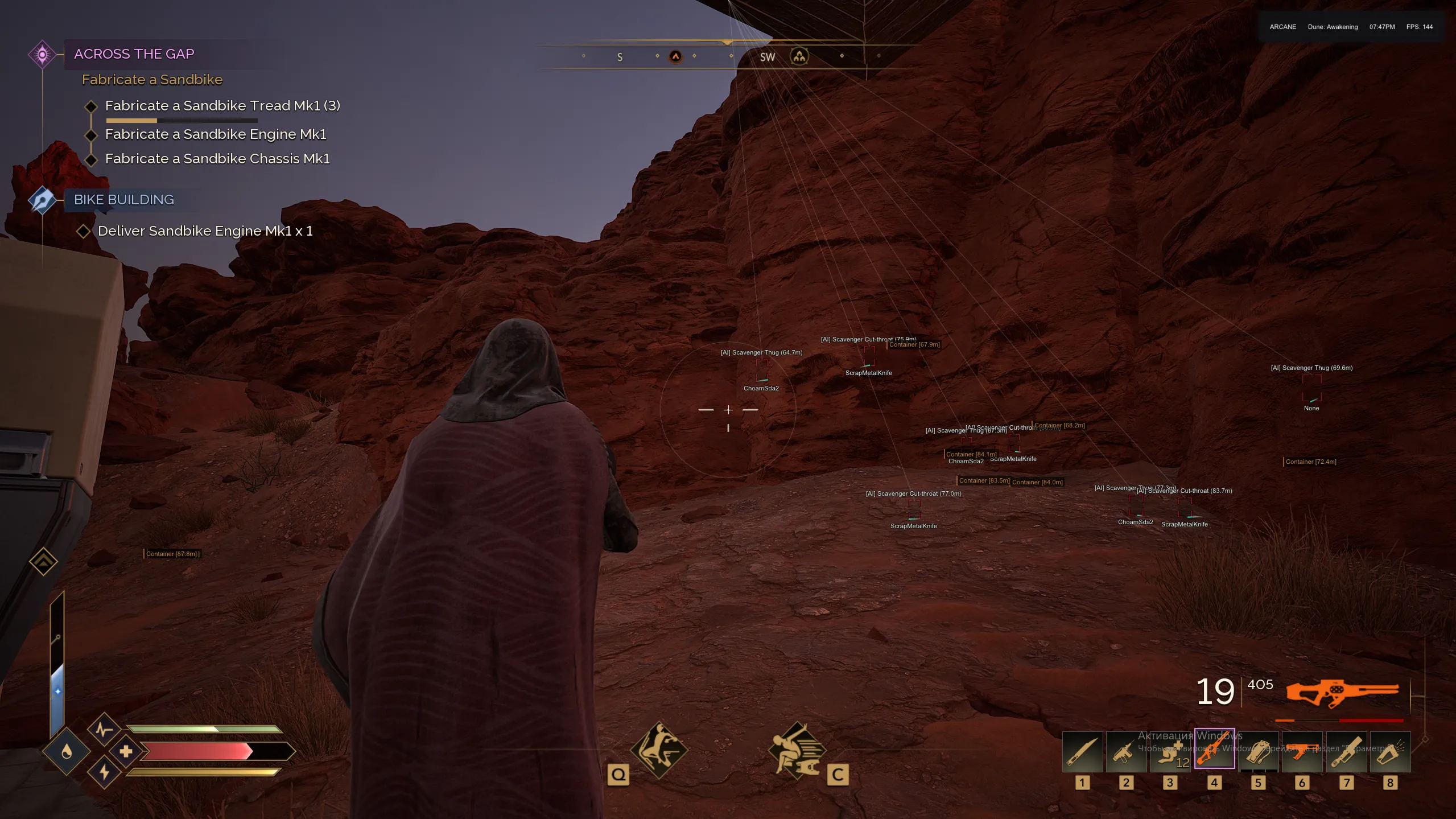
Task: Select the orange gun in hotbar slot 6
Action: pyautogui.click(x=1303, y=751)
